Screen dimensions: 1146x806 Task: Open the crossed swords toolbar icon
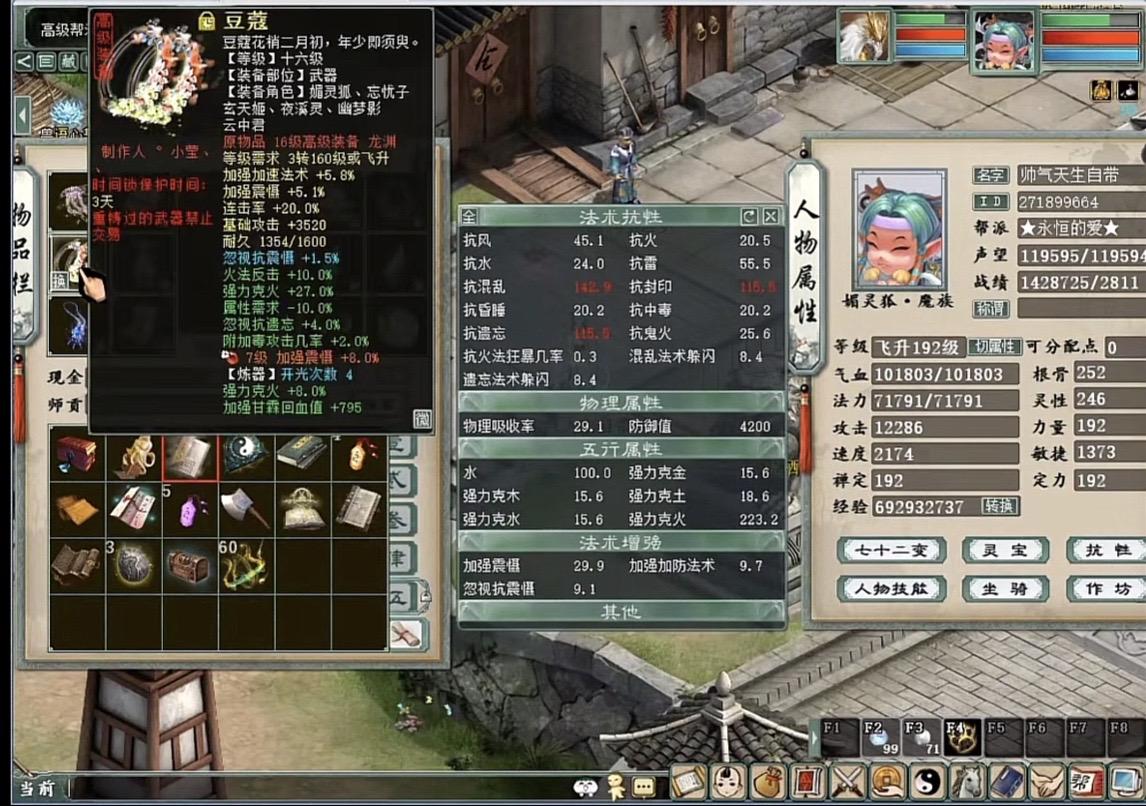click(x=848, y=781)
